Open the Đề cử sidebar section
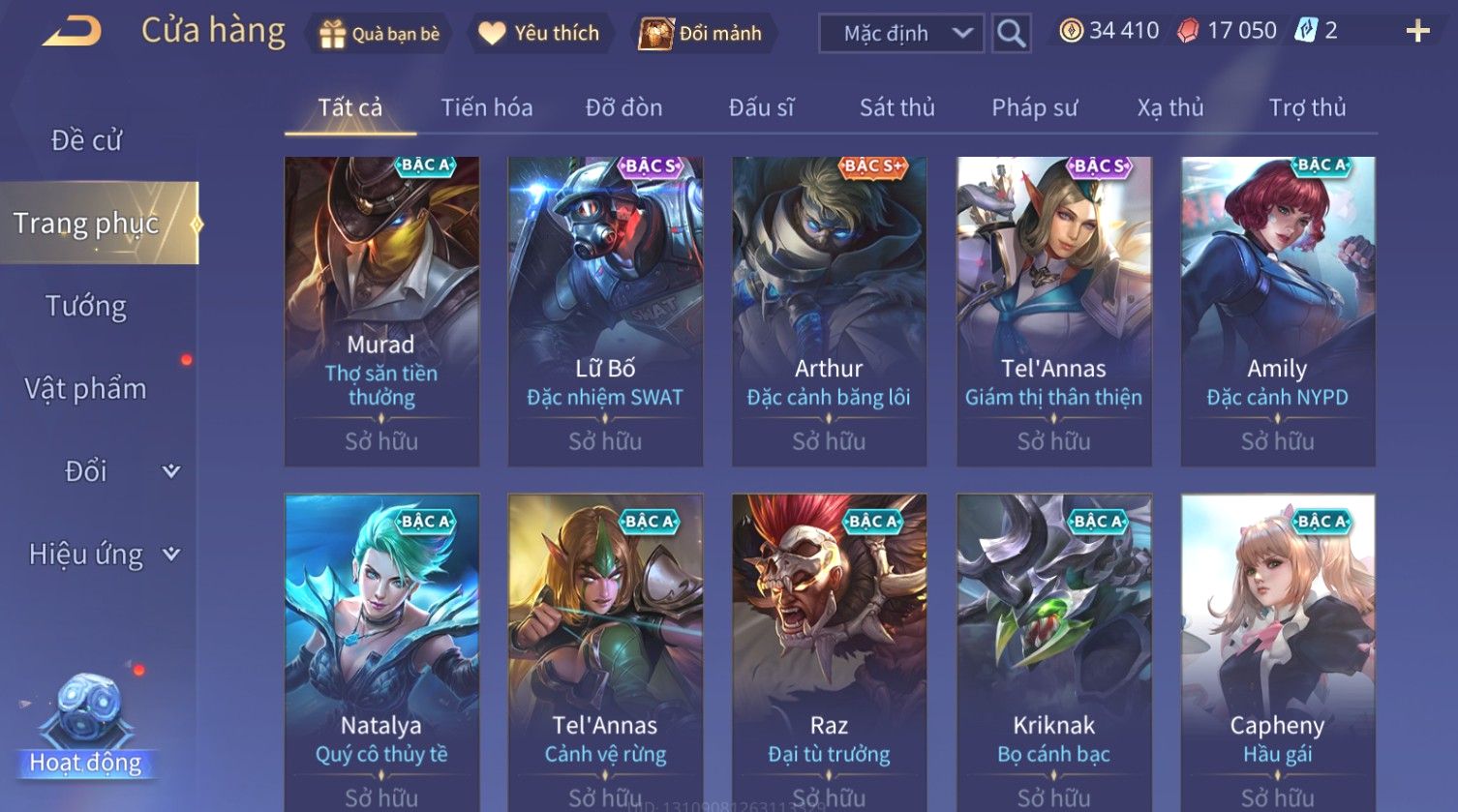Screen dimensions: 1458x812 click(x=86, y=140)
